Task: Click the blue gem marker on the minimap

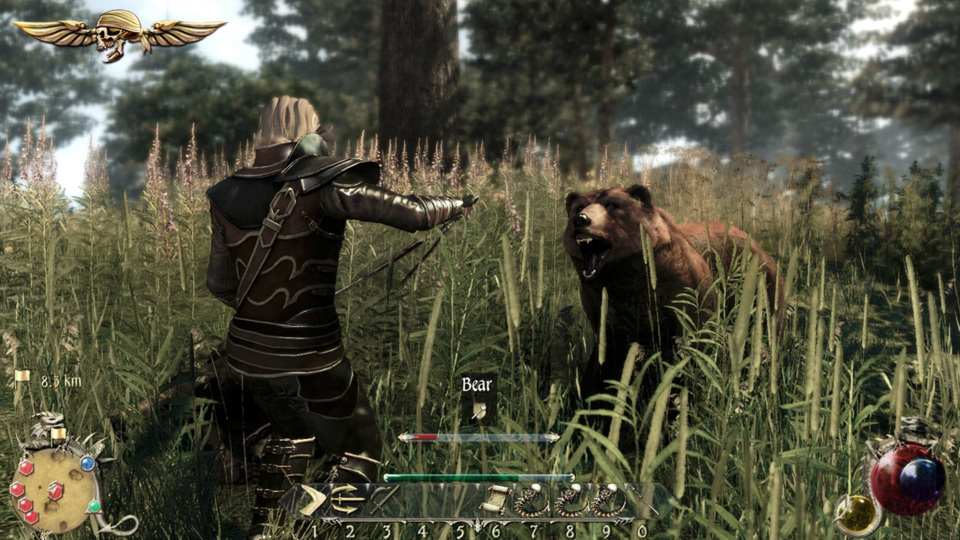Action: click(x=88, y=463)
